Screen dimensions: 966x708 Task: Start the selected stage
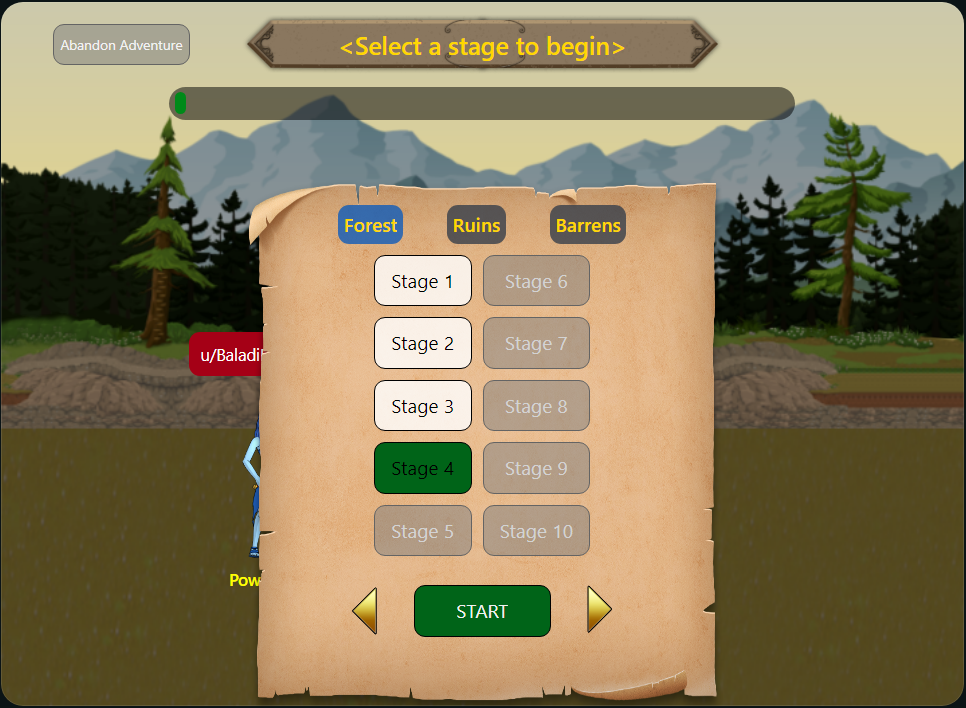pyautogui.click(x=482, y=611)
